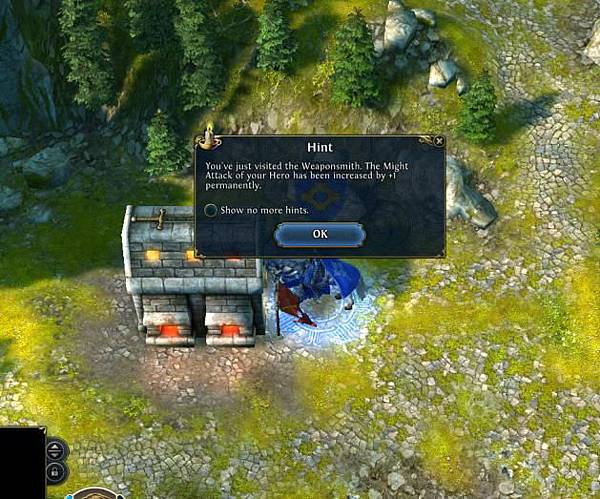Screen dimensions: 600x499
Task: Click the padlock lock button
Action: tap(55, 470)
